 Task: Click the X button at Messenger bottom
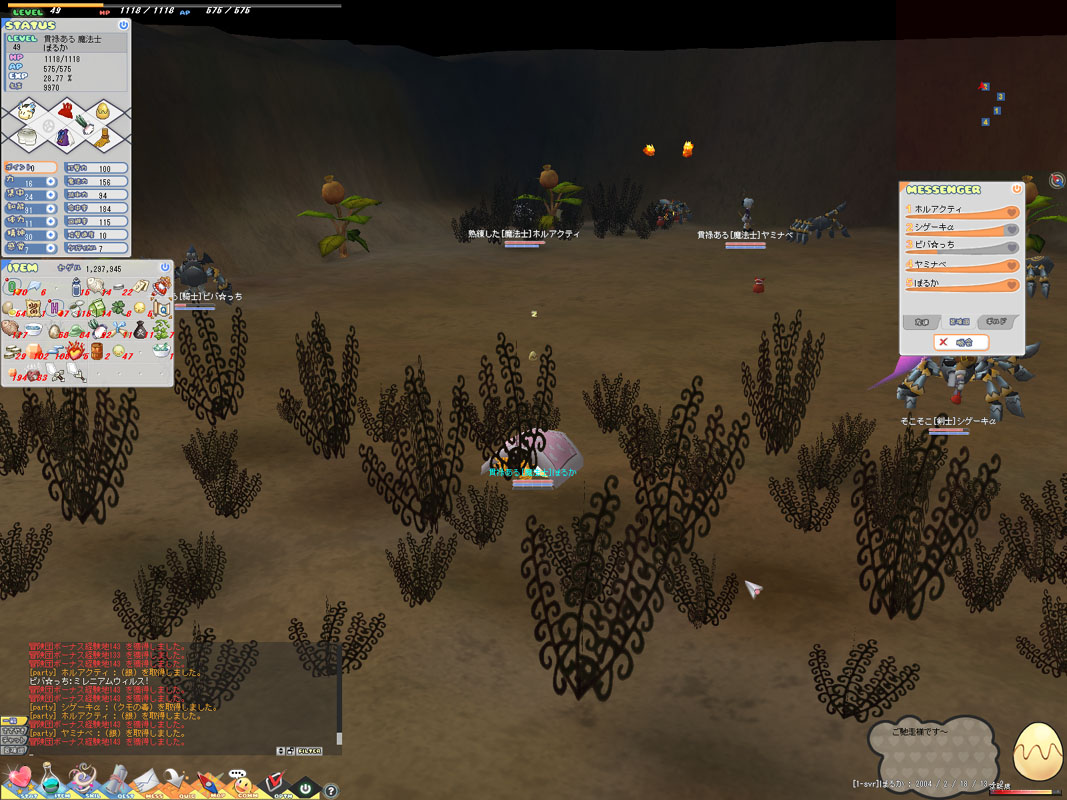[943, 342]
